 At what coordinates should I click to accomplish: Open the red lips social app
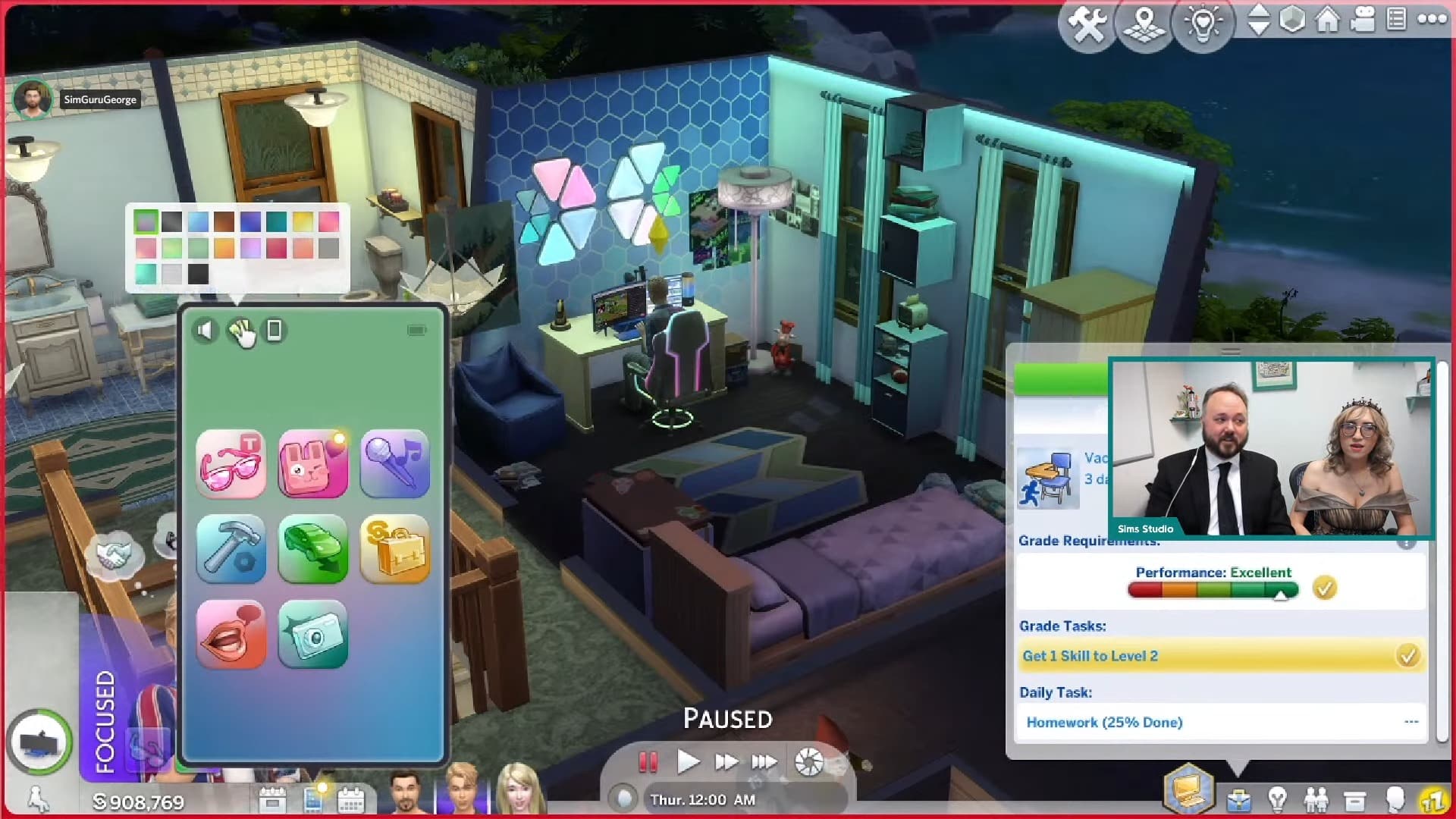point(231,634)
